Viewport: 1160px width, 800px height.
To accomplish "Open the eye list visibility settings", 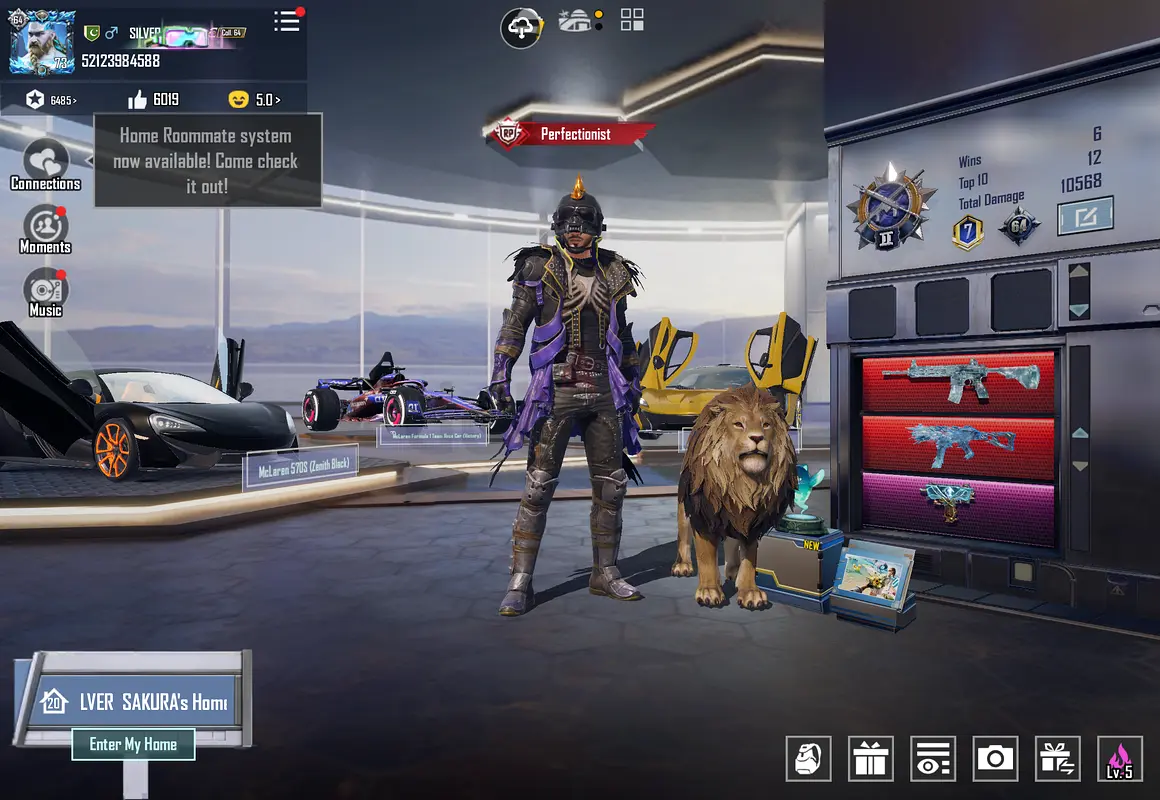I will [x=933, y=759].
